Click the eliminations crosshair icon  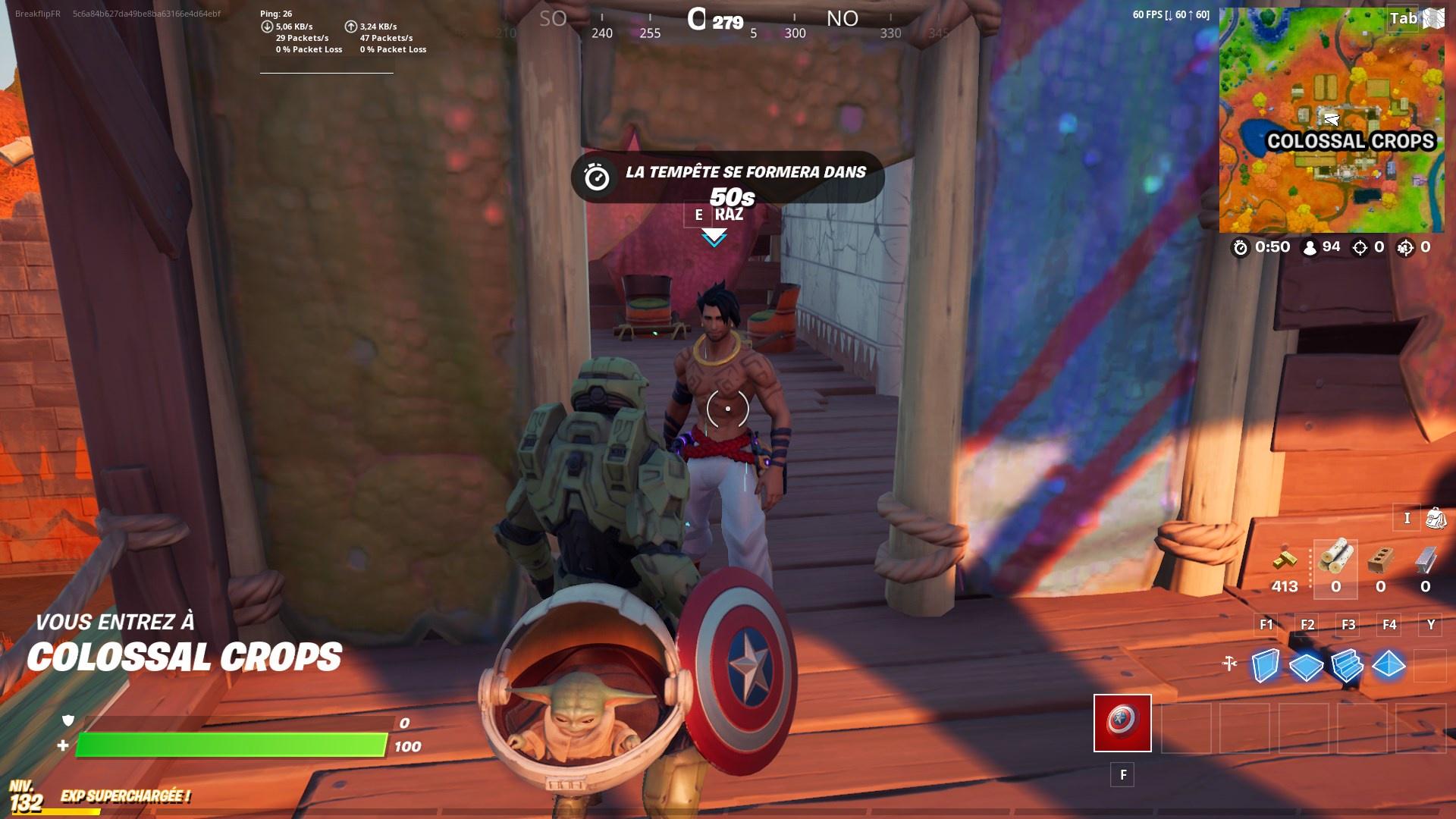pos(1360,246)
